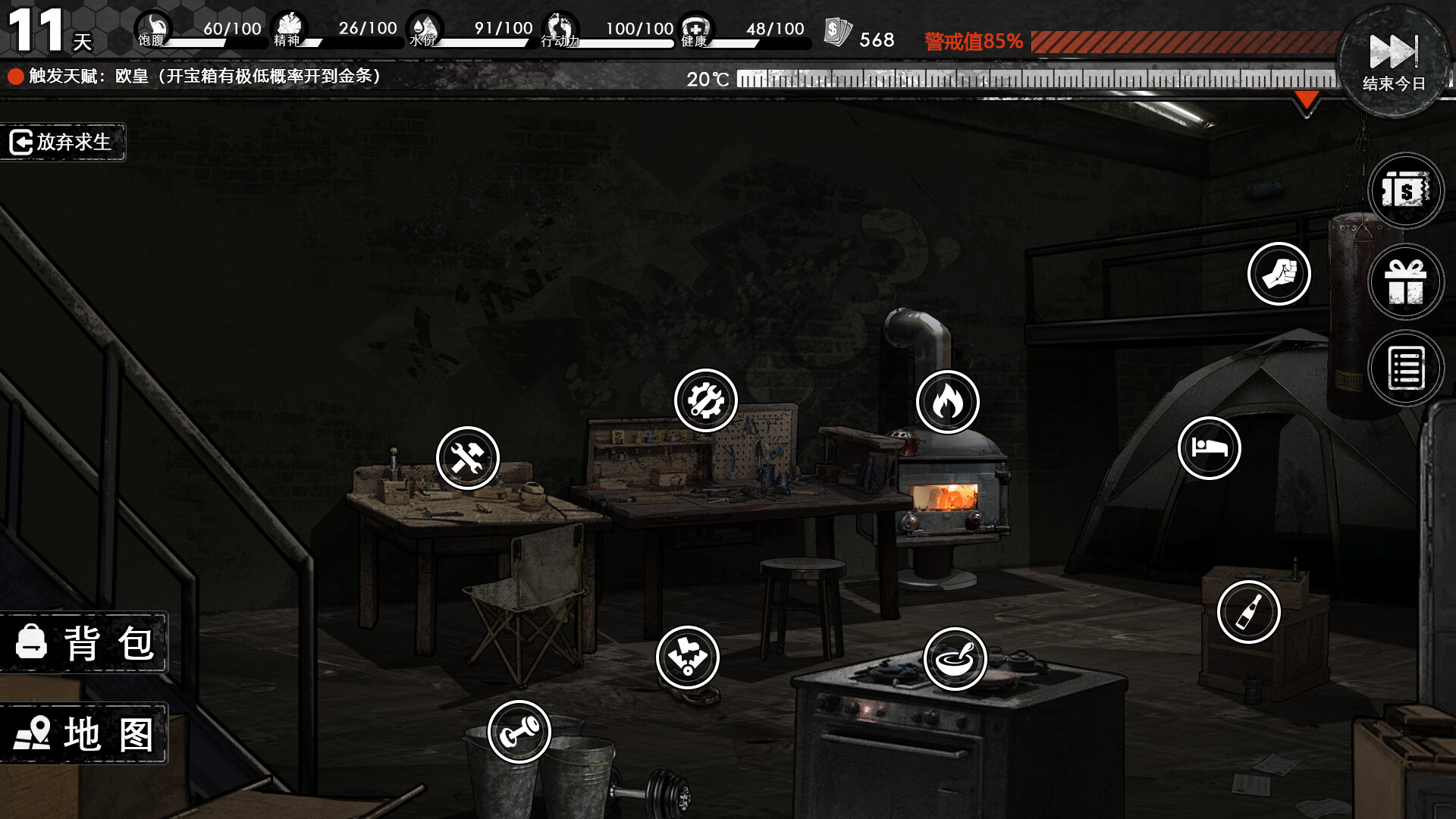The image size is (1456, 819).
Task: Open the cash voucher shop icon
Action: [1406, 190]
